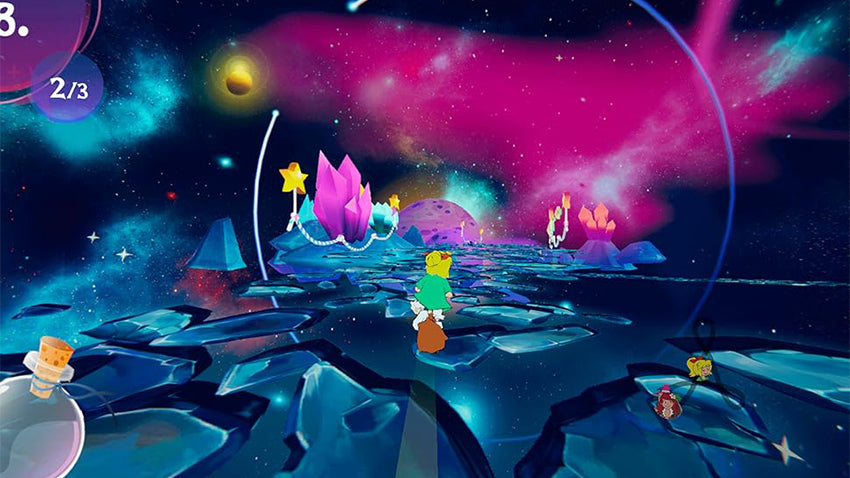Select the blonde character marker on the track map
850x478 pixels.
pos(699,367)
